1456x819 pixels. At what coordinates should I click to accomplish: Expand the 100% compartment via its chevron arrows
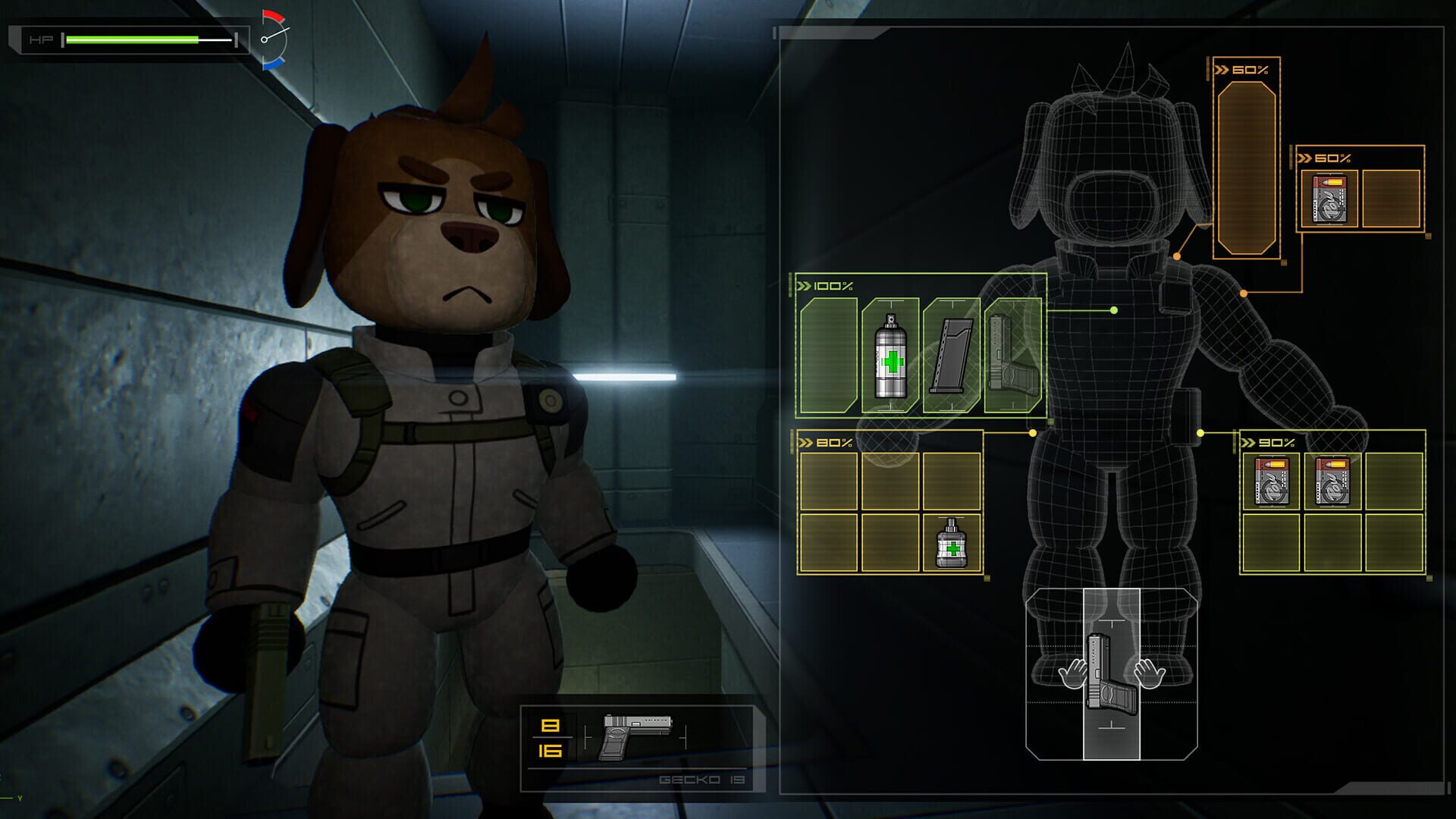tap(805, 287)
